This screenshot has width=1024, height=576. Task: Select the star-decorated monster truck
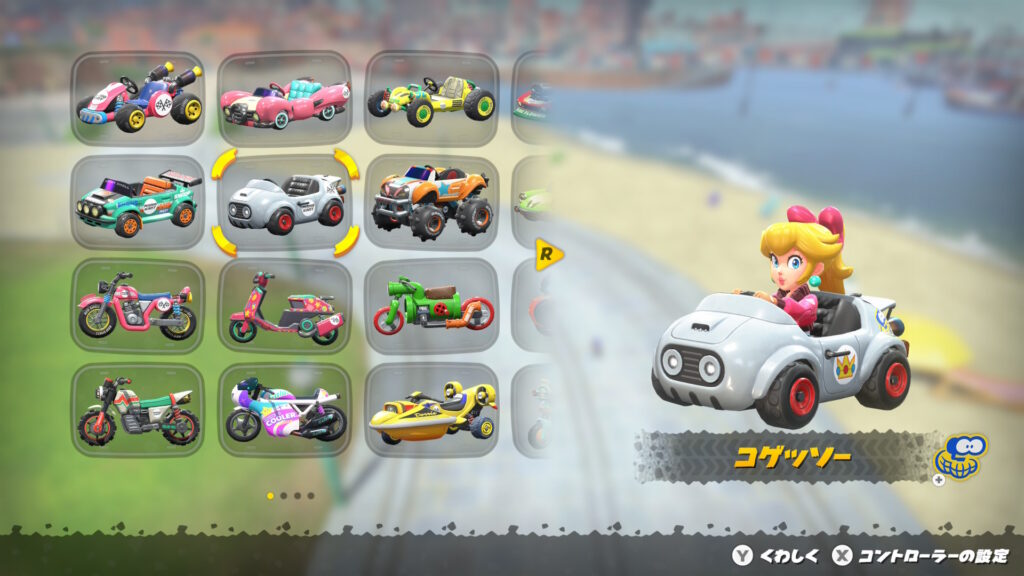[x=431, y=202]
